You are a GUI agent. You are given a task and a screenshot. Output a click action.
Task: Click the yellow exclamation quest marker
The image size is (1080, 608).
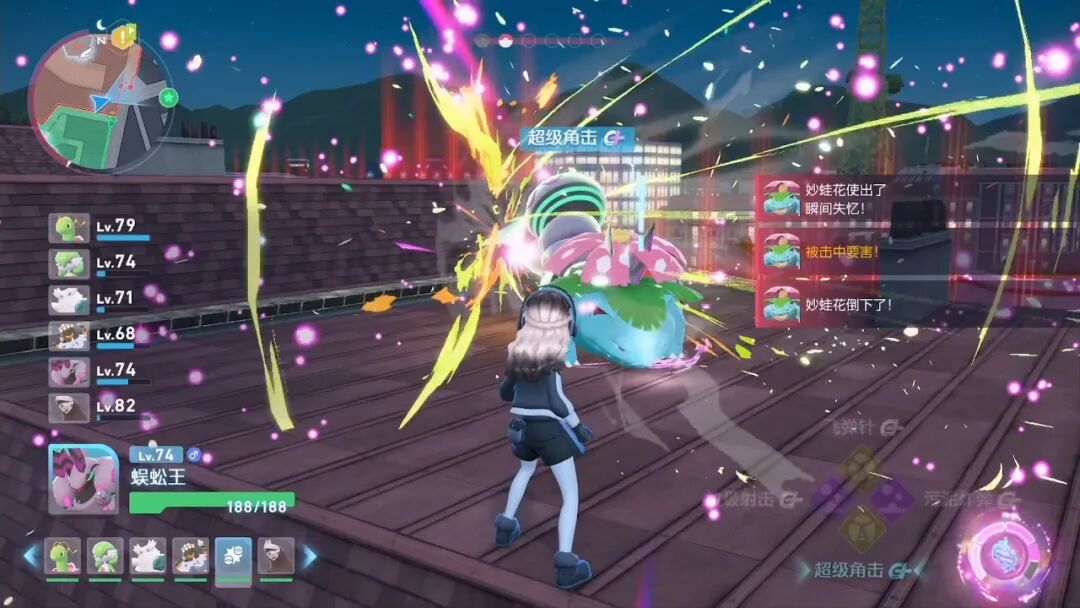tap(123, 36)
